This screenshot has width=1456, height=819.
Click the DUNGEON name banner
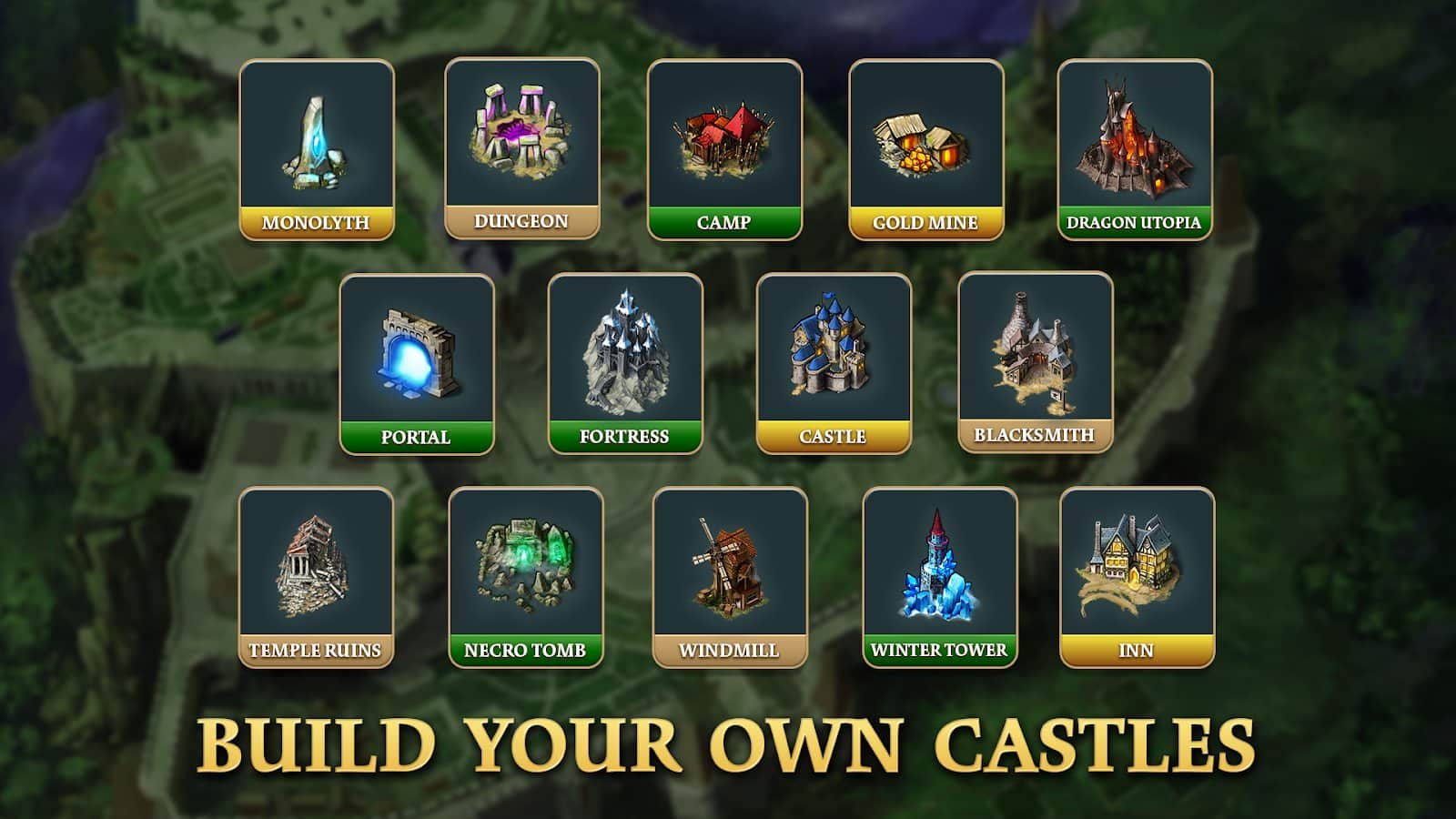(x=519, y=219)
